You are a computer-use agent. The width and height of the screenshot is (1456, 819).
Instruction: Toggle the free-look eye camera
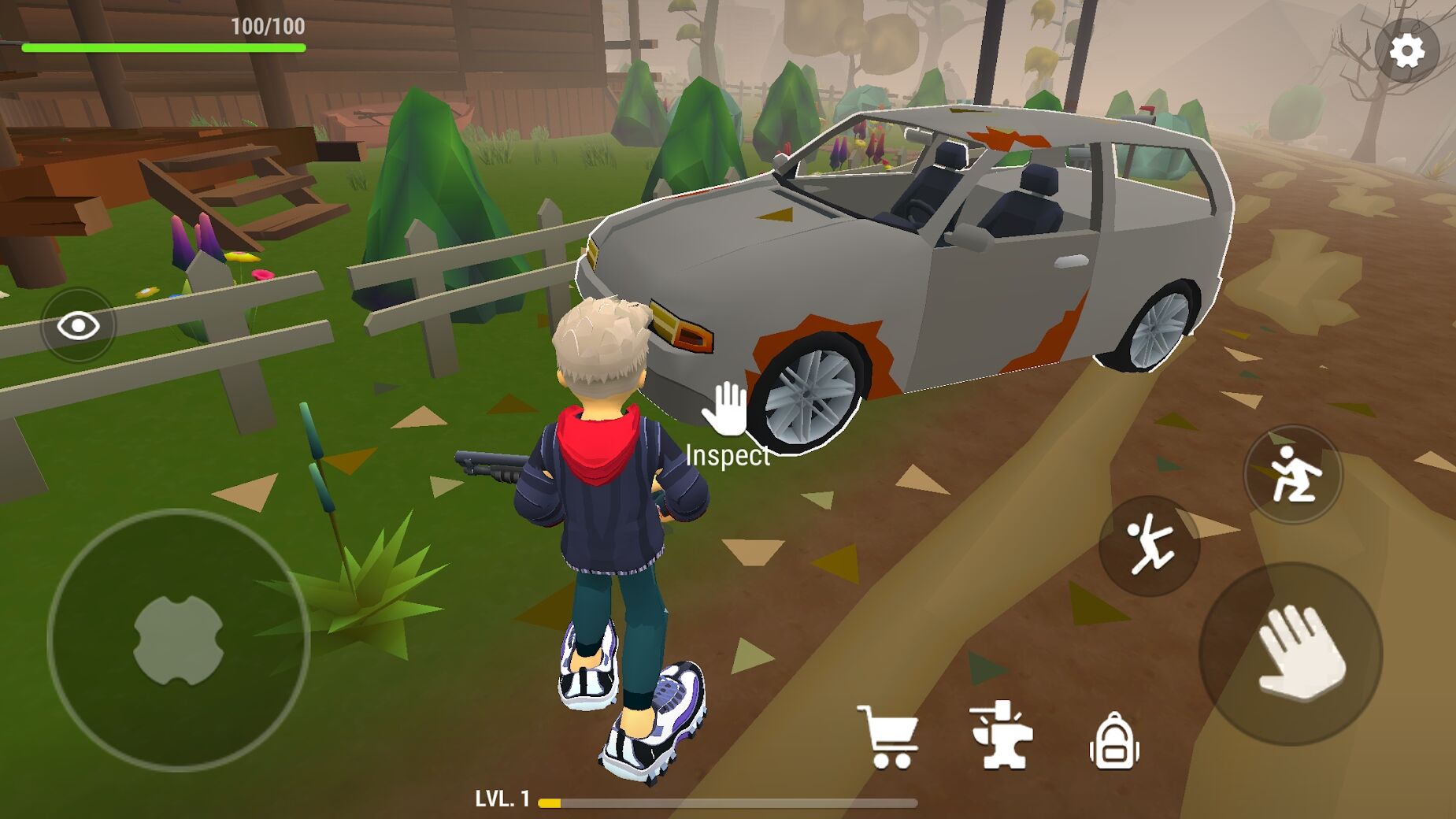coord(78,324)
